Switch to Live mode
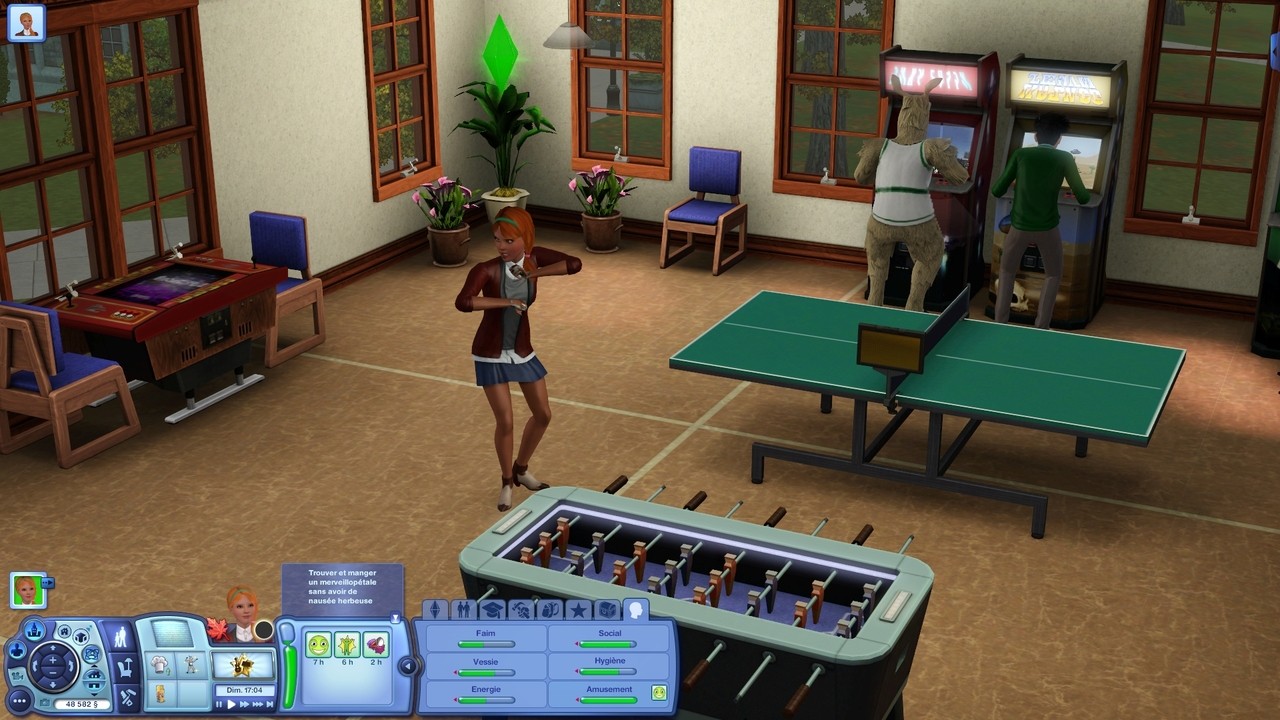Viewport: 1280px width, 720px height. click(x=120, y=637)
